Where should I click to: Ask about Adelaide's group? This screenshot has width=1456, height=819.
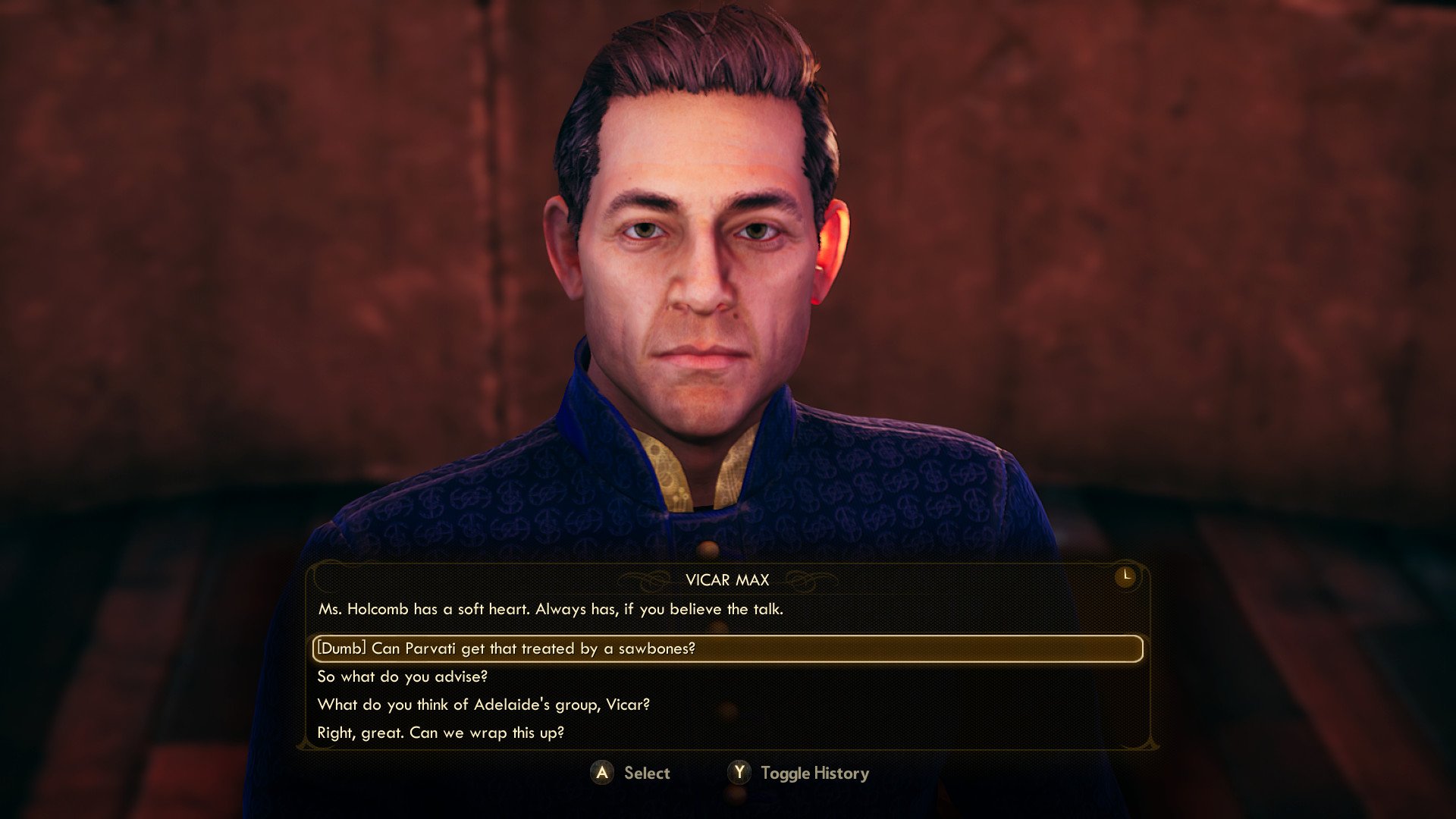[483, 704]
